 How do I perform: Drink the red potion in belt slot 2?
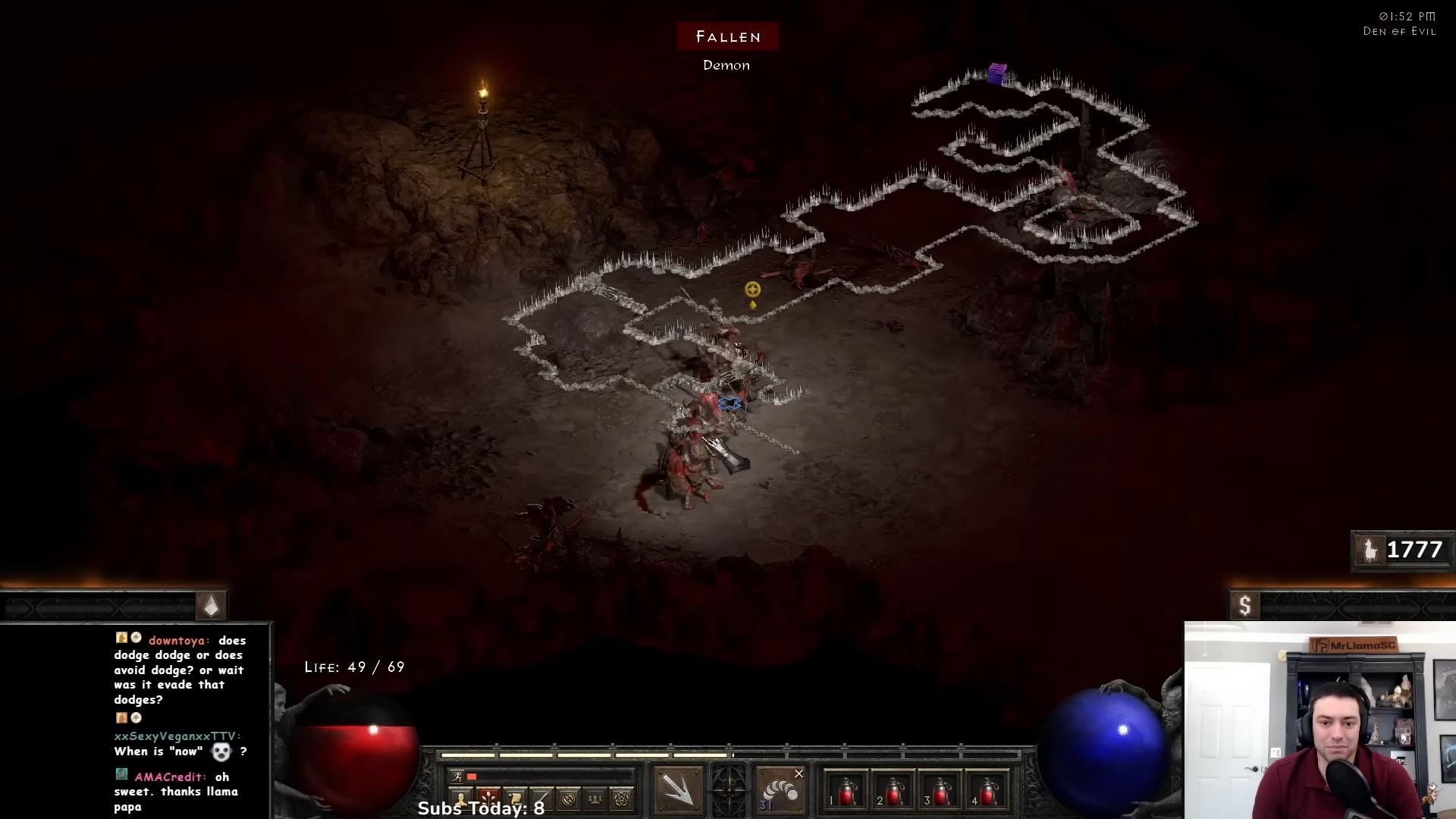[x=893, y=792]
